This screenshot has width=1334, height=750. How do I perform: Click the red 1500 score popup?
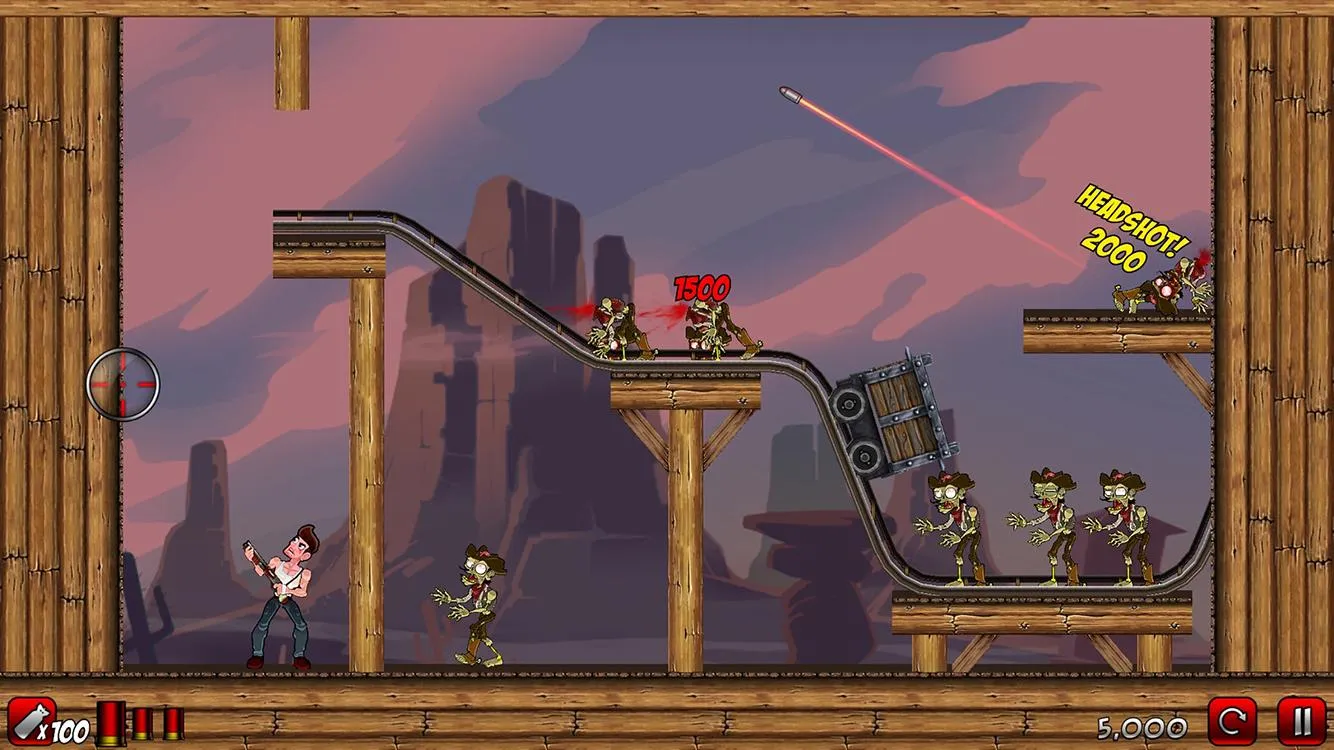point(700,288)
